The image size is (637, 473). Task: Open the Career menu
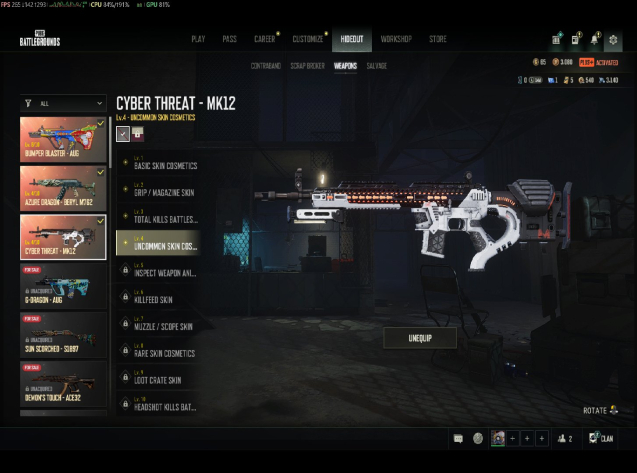(x=264, y=39)
